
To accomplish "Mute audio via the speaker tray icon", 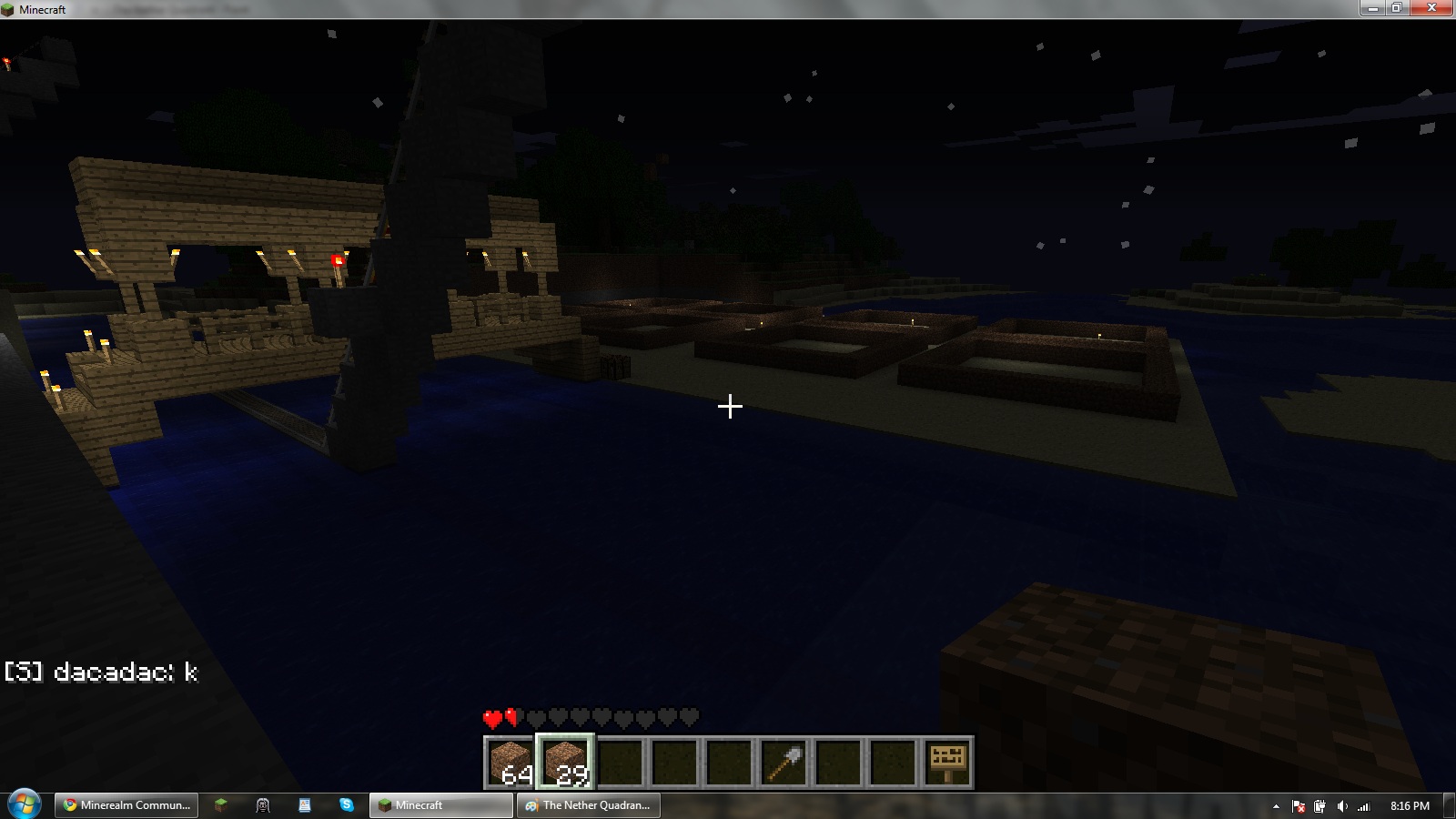I will click(x=1342, y=805).
